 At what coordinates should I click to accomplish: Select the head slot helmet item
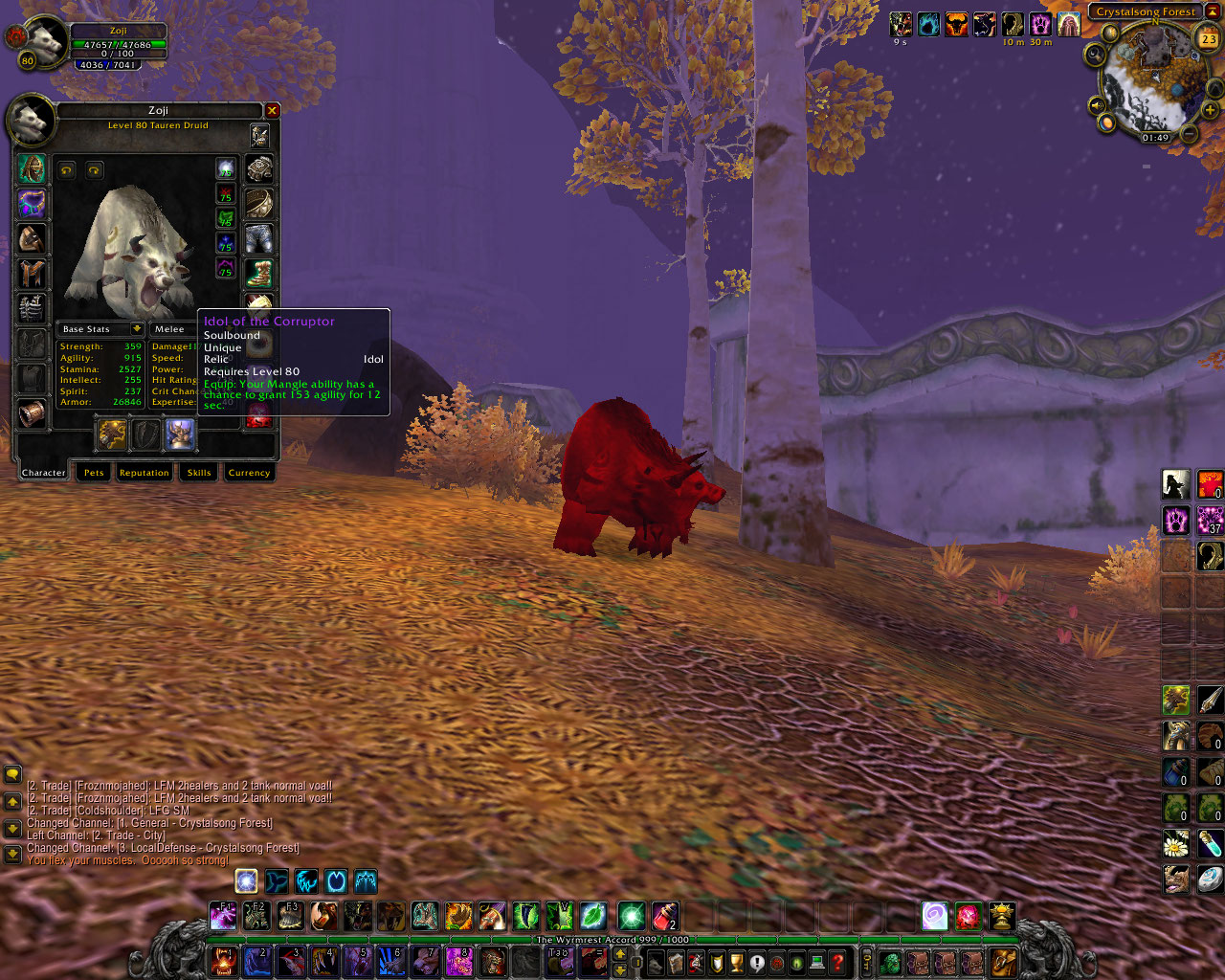[x=32, y=170]
